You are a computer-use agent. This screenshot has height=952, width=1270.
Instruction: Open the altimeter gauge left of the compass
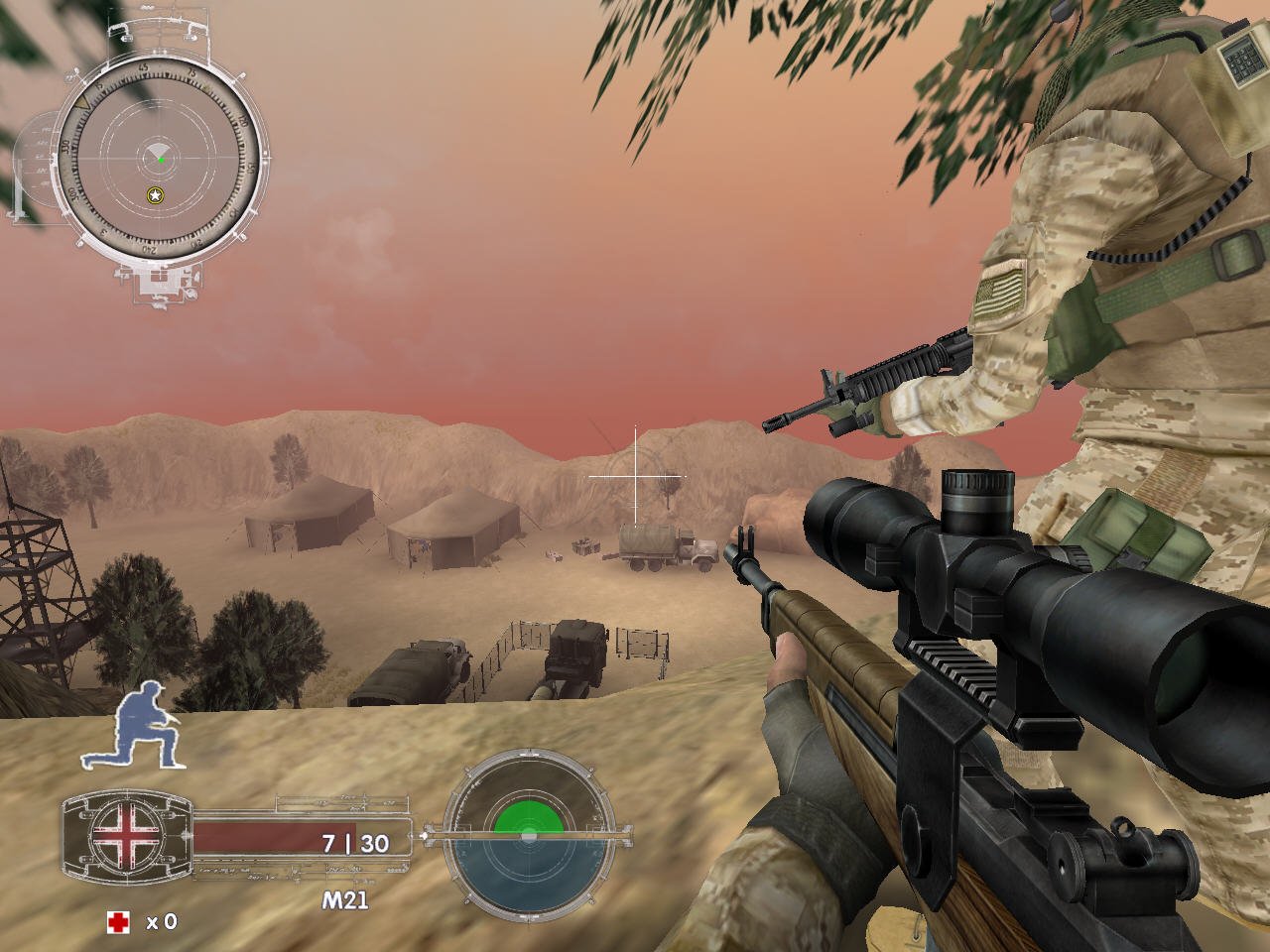click(35, 159)
